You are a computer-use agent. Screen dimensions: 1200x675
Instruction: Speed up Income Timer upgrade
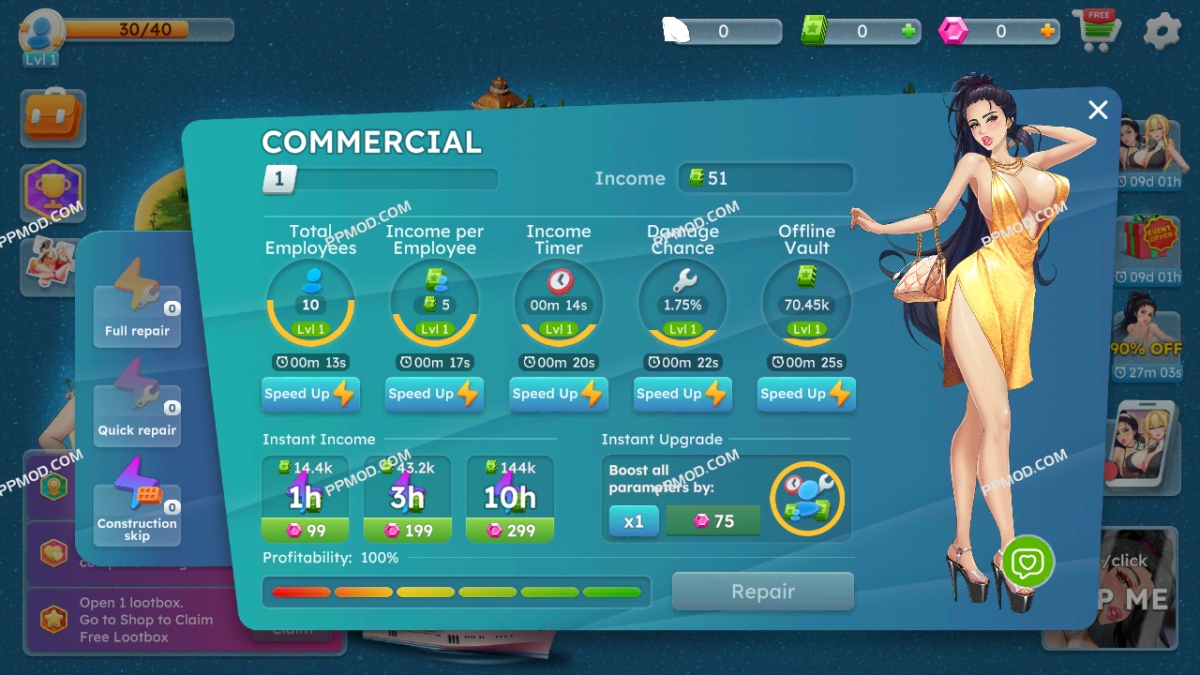point(558,394)
